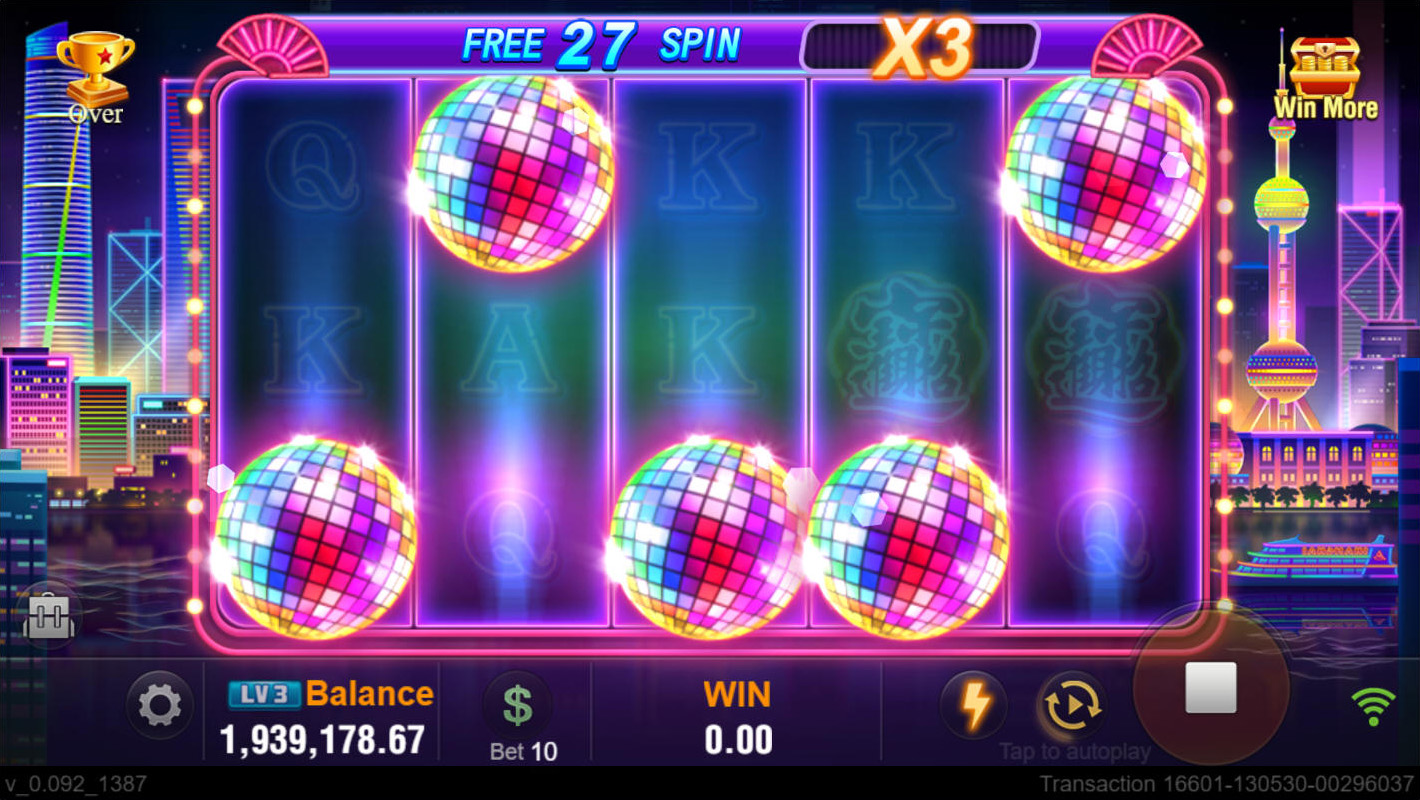Open the bet settings via the dollar icon

[520, 706]
